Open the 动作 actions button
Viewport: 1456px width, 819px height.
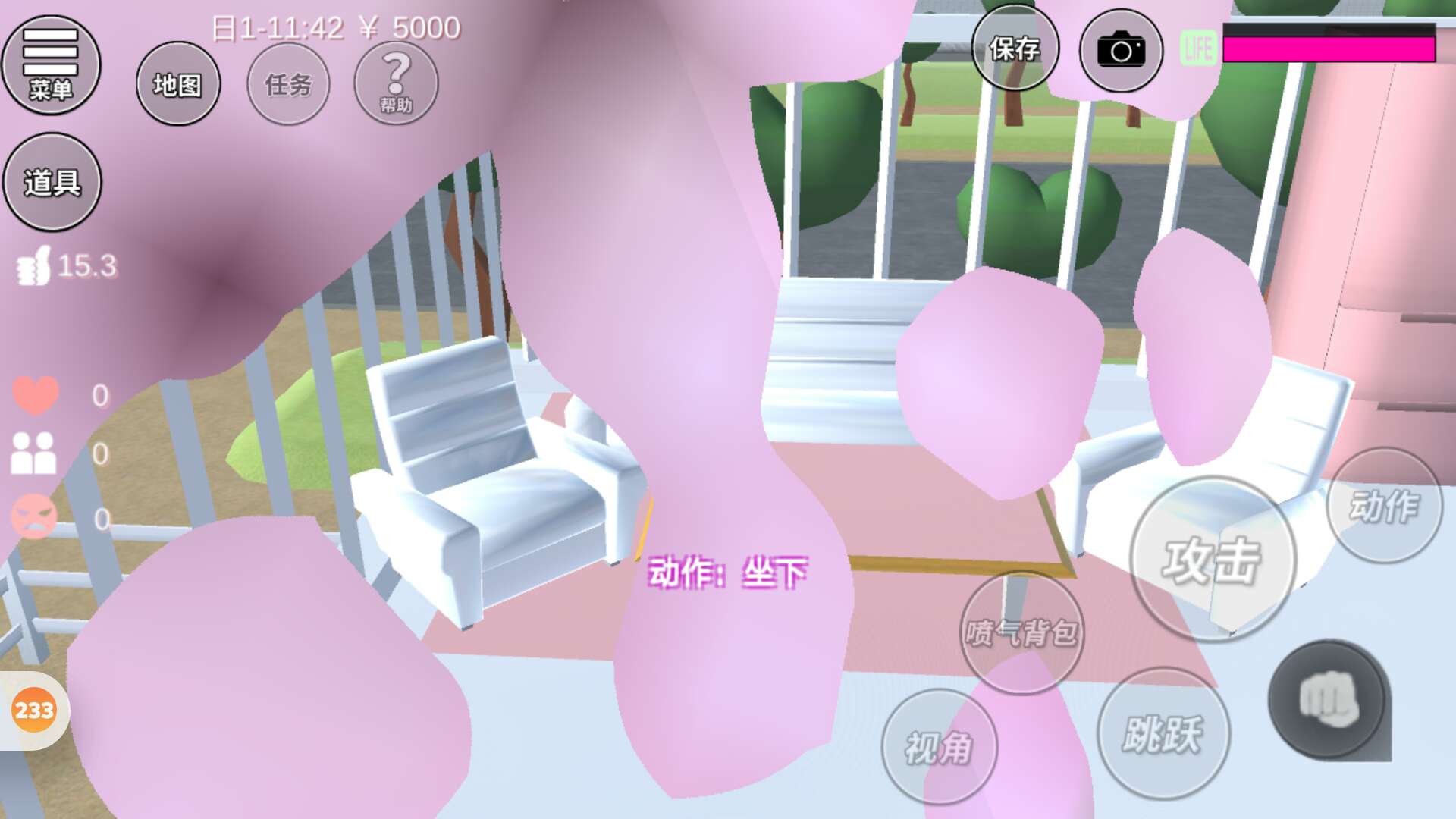click(1384, 506)
